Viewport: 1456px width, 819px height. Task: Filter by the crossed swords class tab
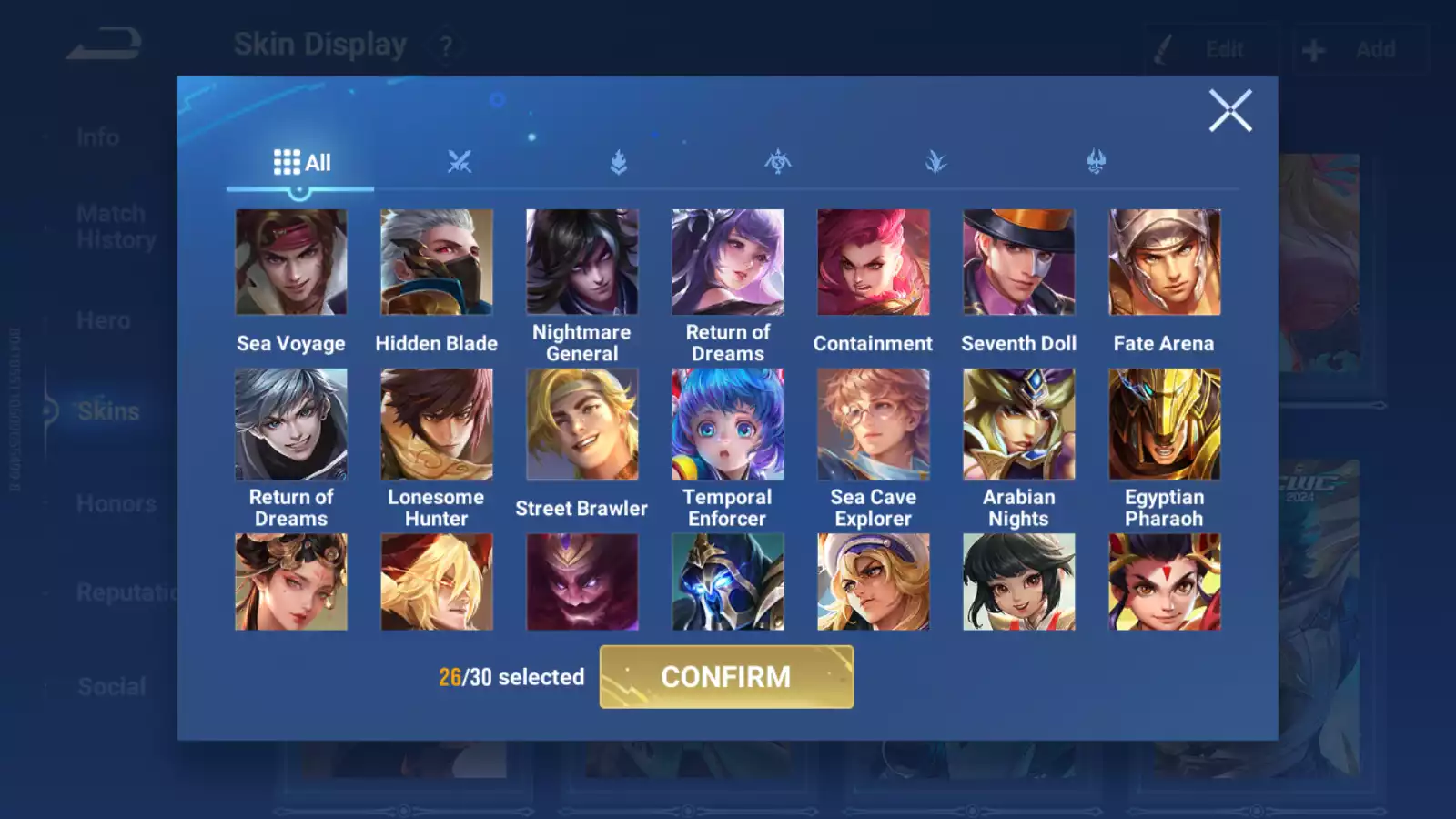(x=460, y=163)
